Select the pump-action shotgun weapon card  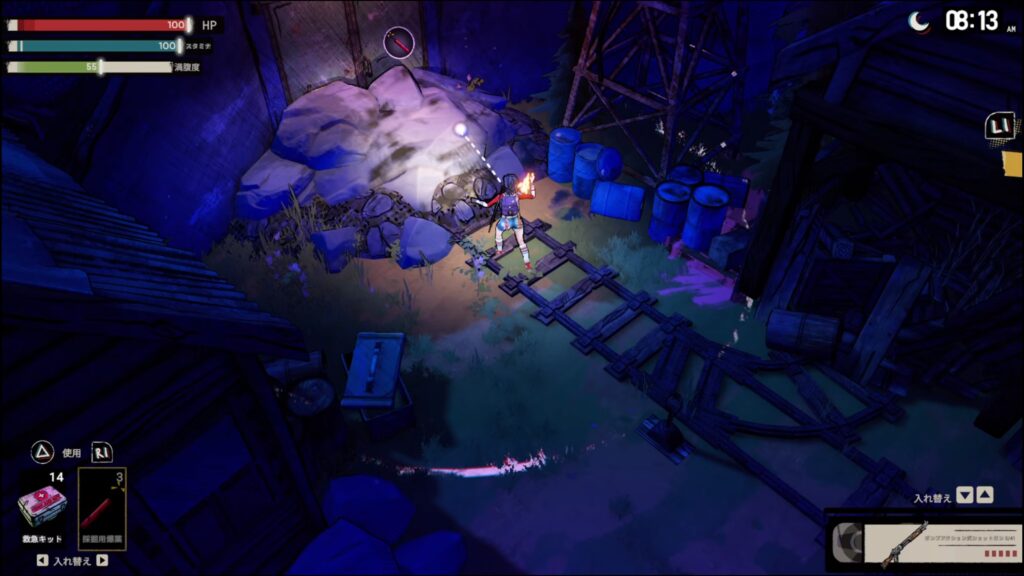click(925, 542)
